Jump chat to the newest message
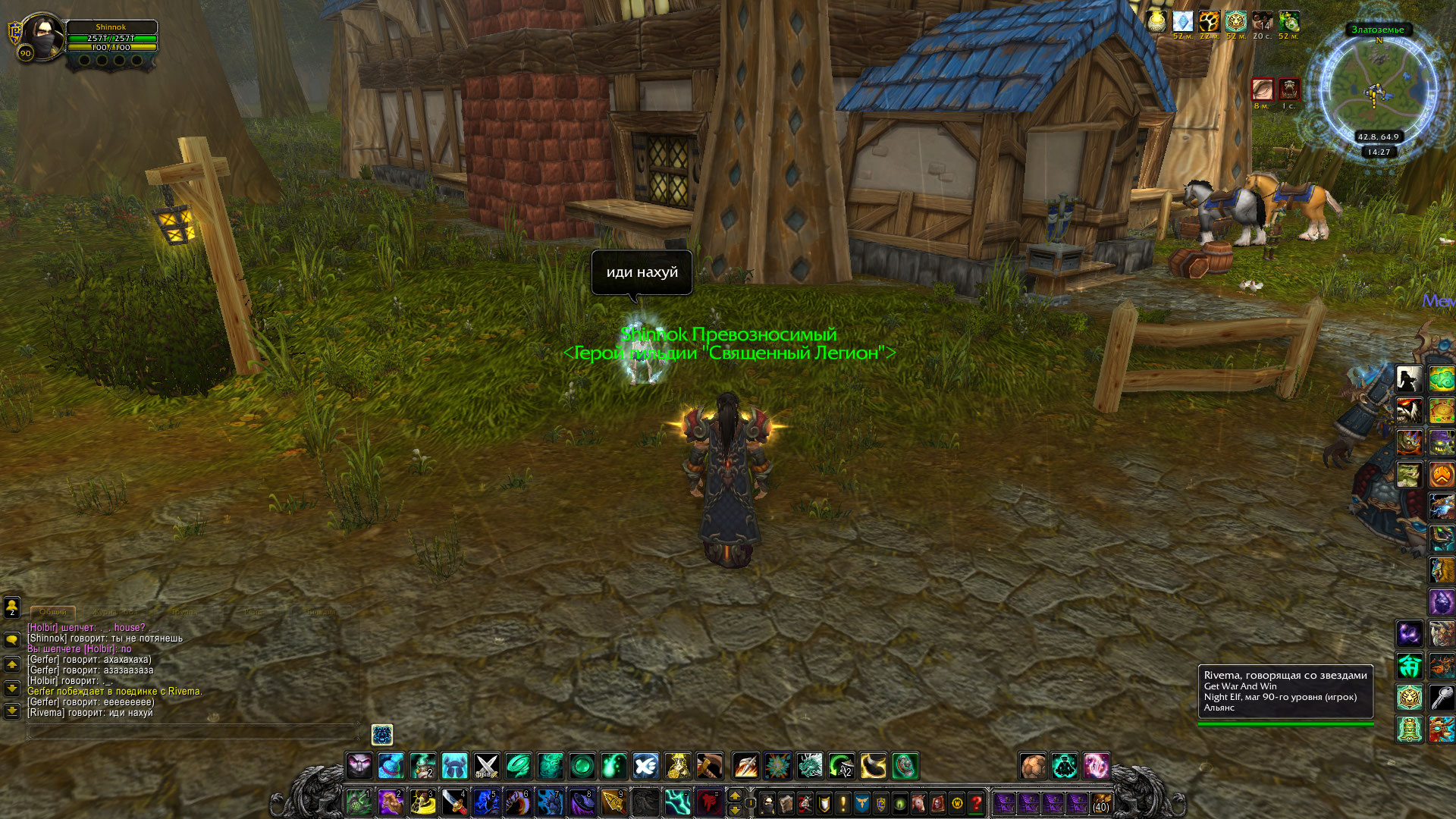Screen dimensions: 1456x819 click(12, 711)
